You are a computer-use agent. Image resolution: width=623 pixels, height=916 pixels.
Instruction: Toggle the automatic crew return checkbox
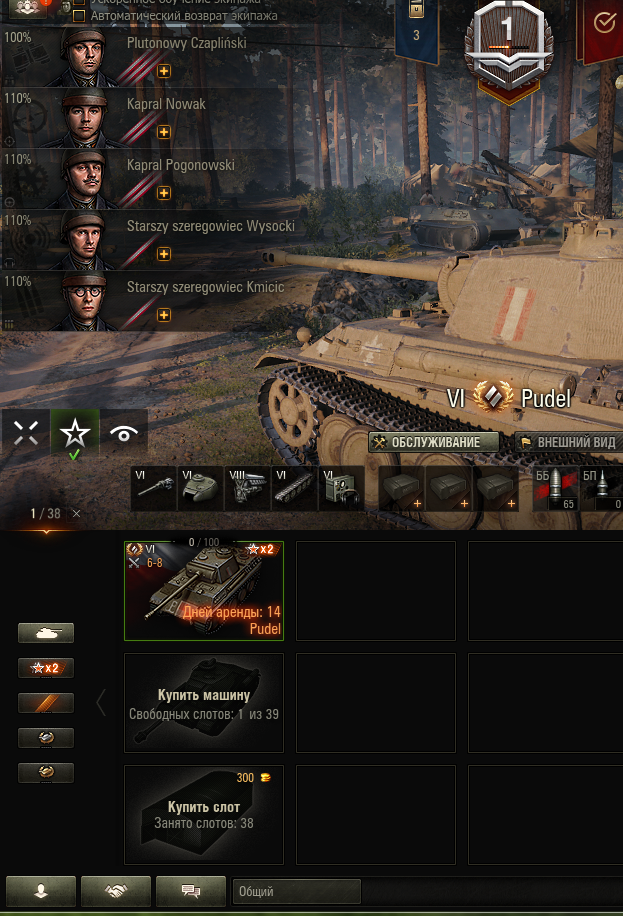(79, 16)
